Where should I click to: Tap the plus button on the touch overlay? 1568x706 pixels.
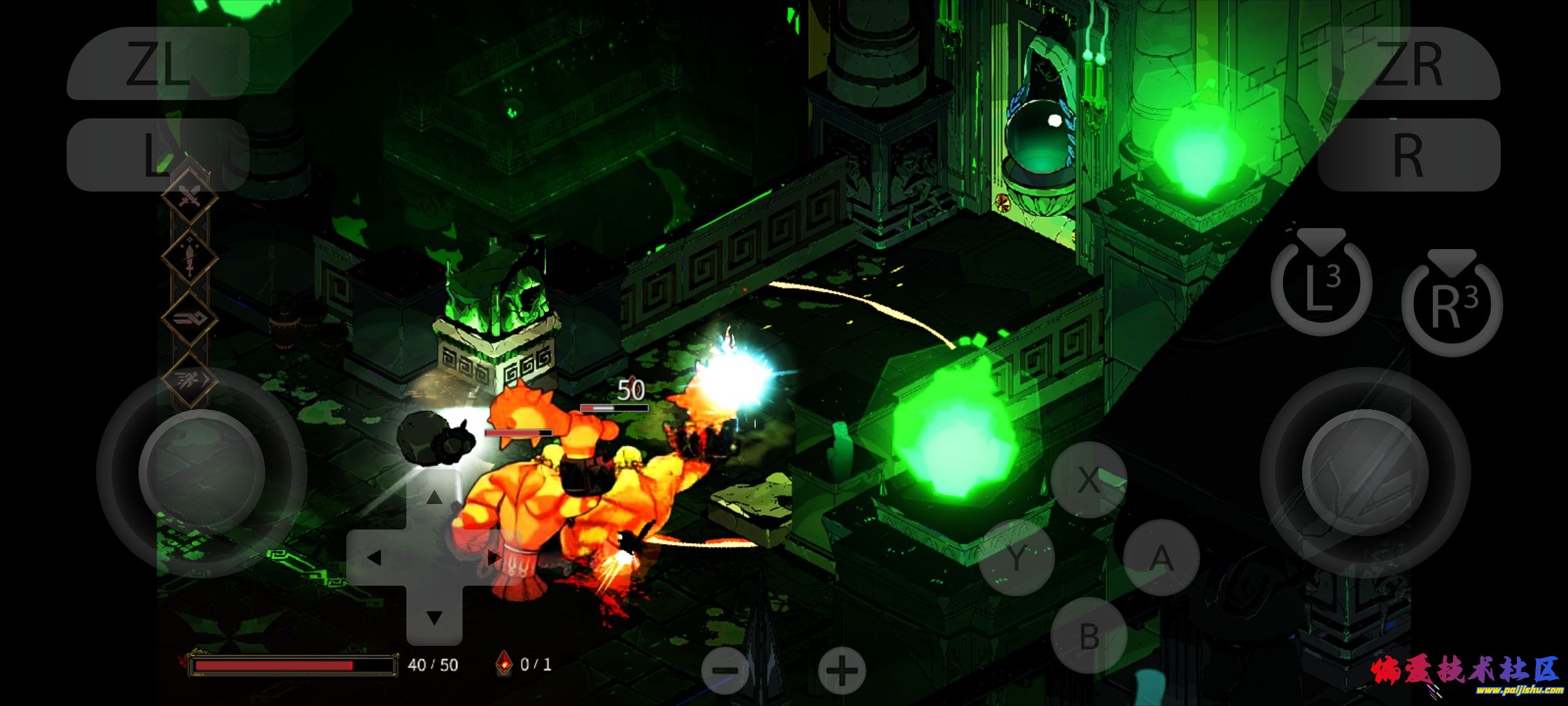tap(841, 670)
